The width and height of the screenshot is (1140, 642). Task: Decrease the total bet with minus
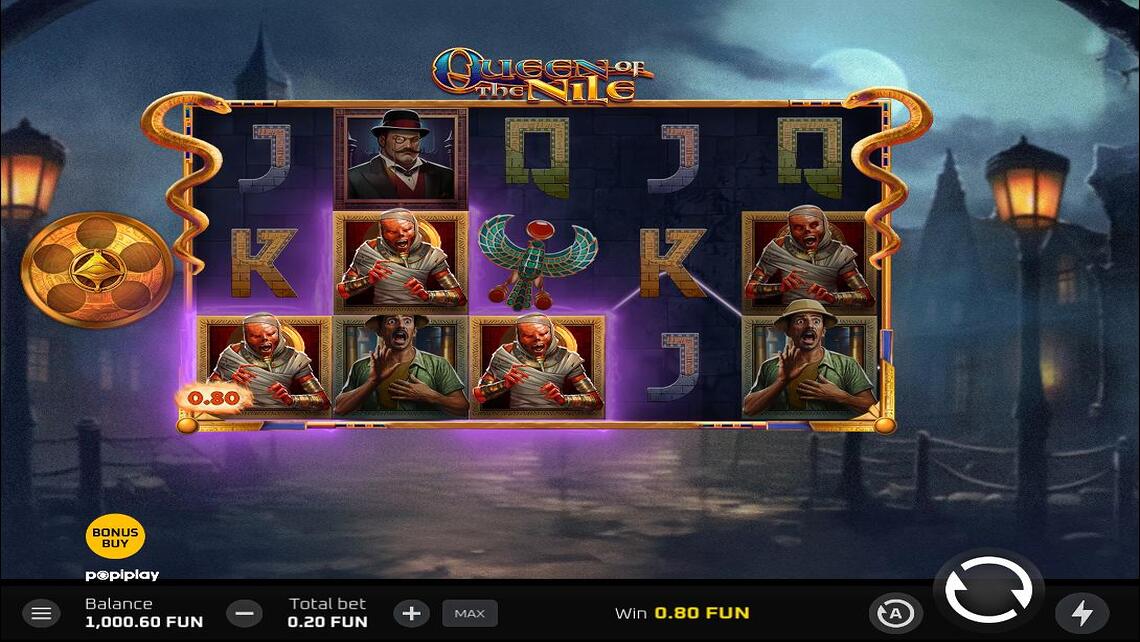(x=244, y=613)
